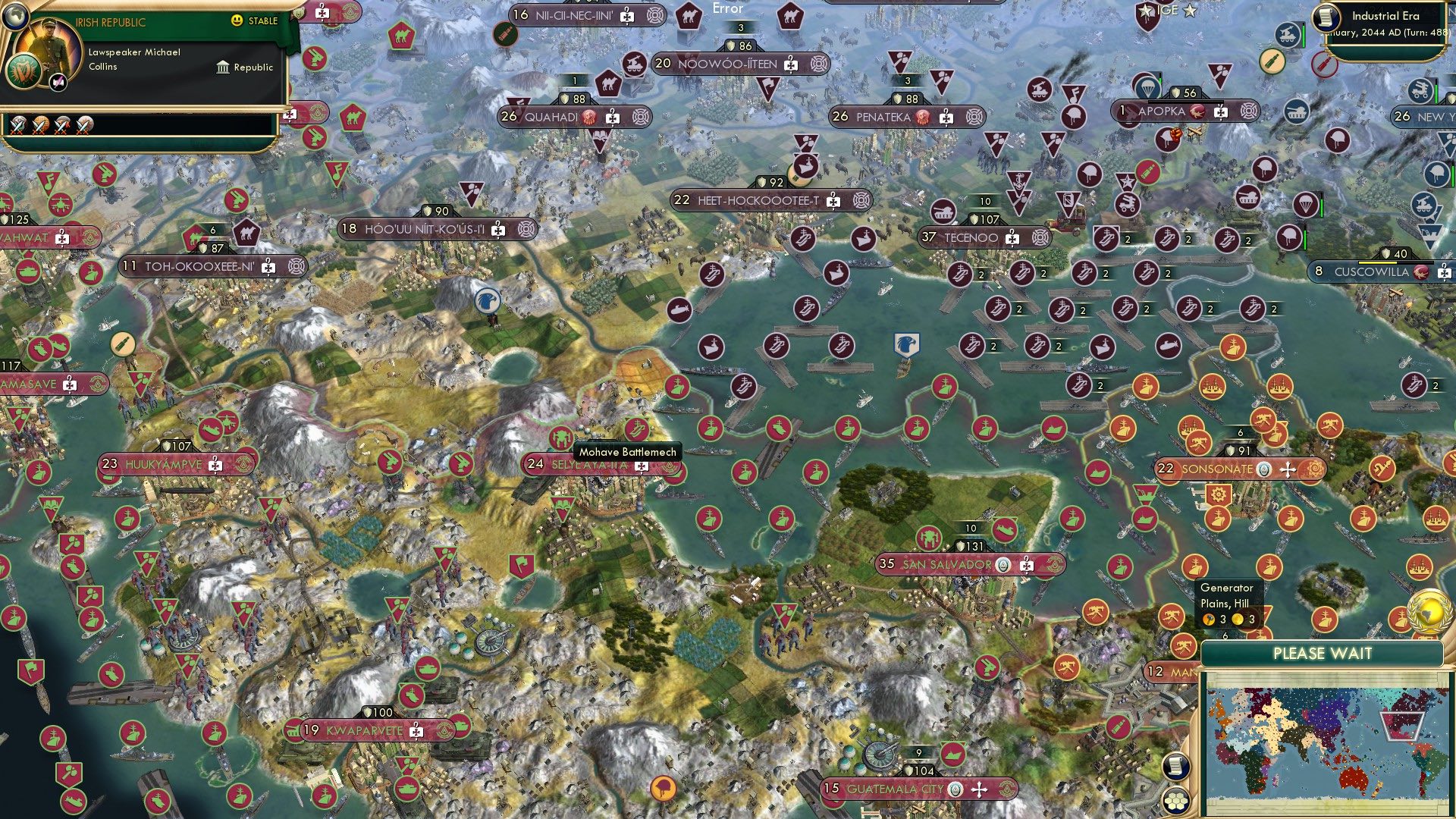Screen dimensions: 1456x819
Task: Select a battleship unit flag west of Huukyampve
Action: point(39,470)
